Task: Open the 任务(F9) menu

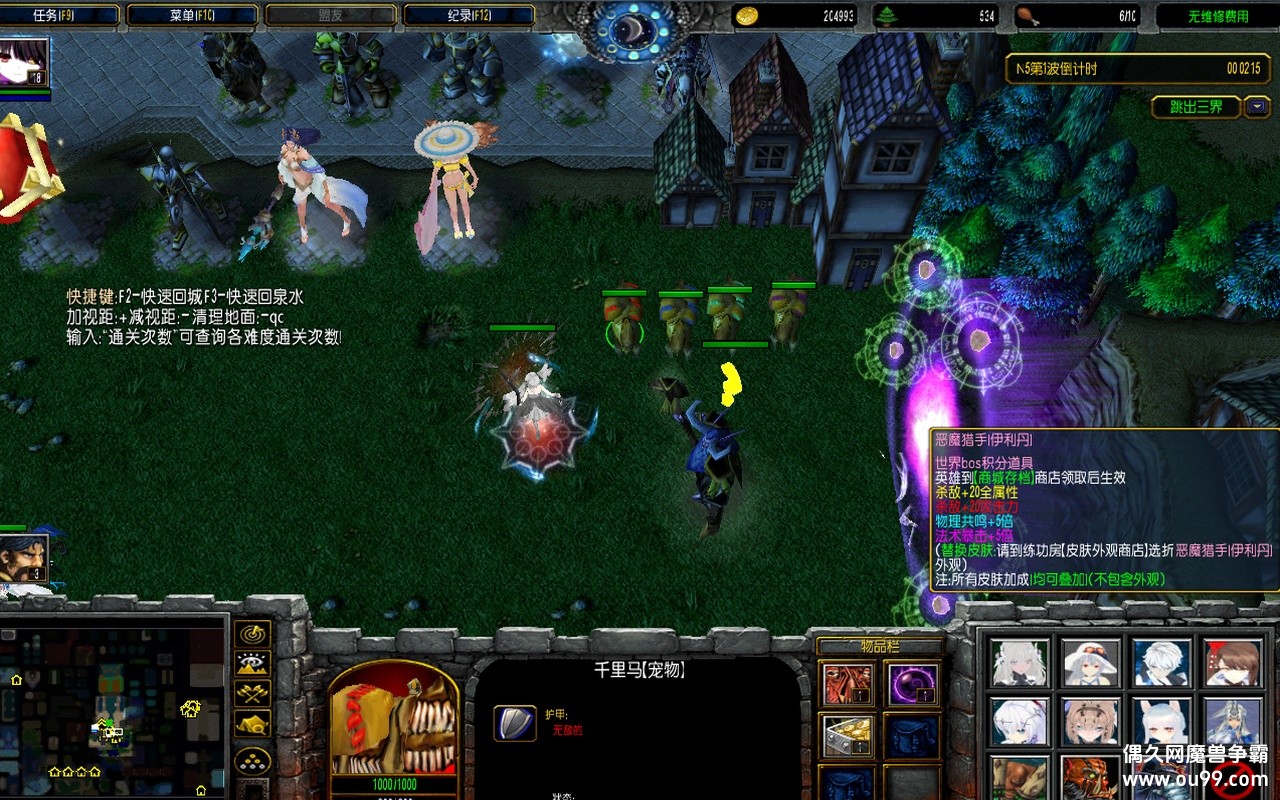Action: (x=58, y=12)
